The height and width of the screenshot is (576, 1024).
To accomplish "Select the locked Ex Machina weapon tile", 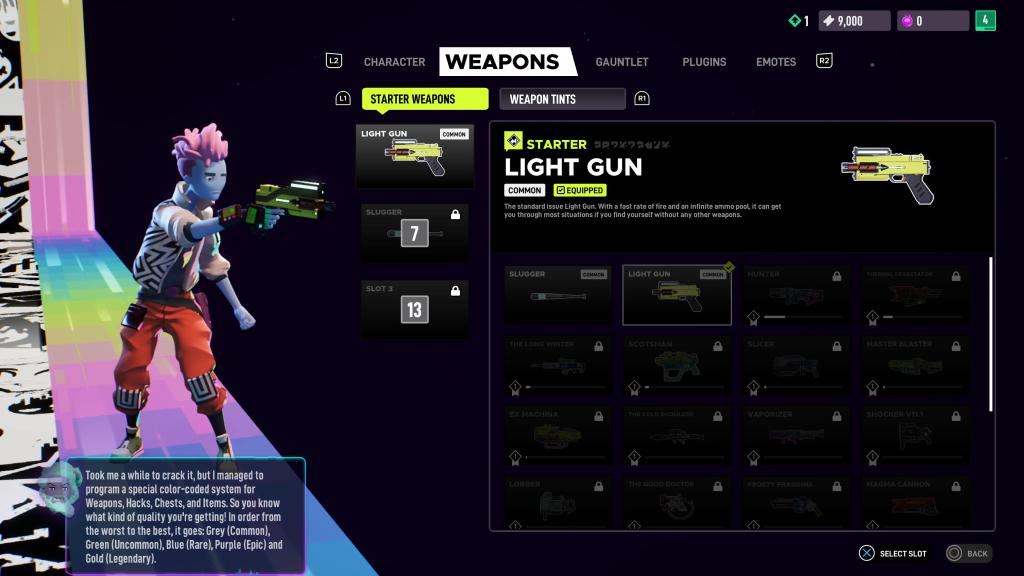I will point(558,435).
